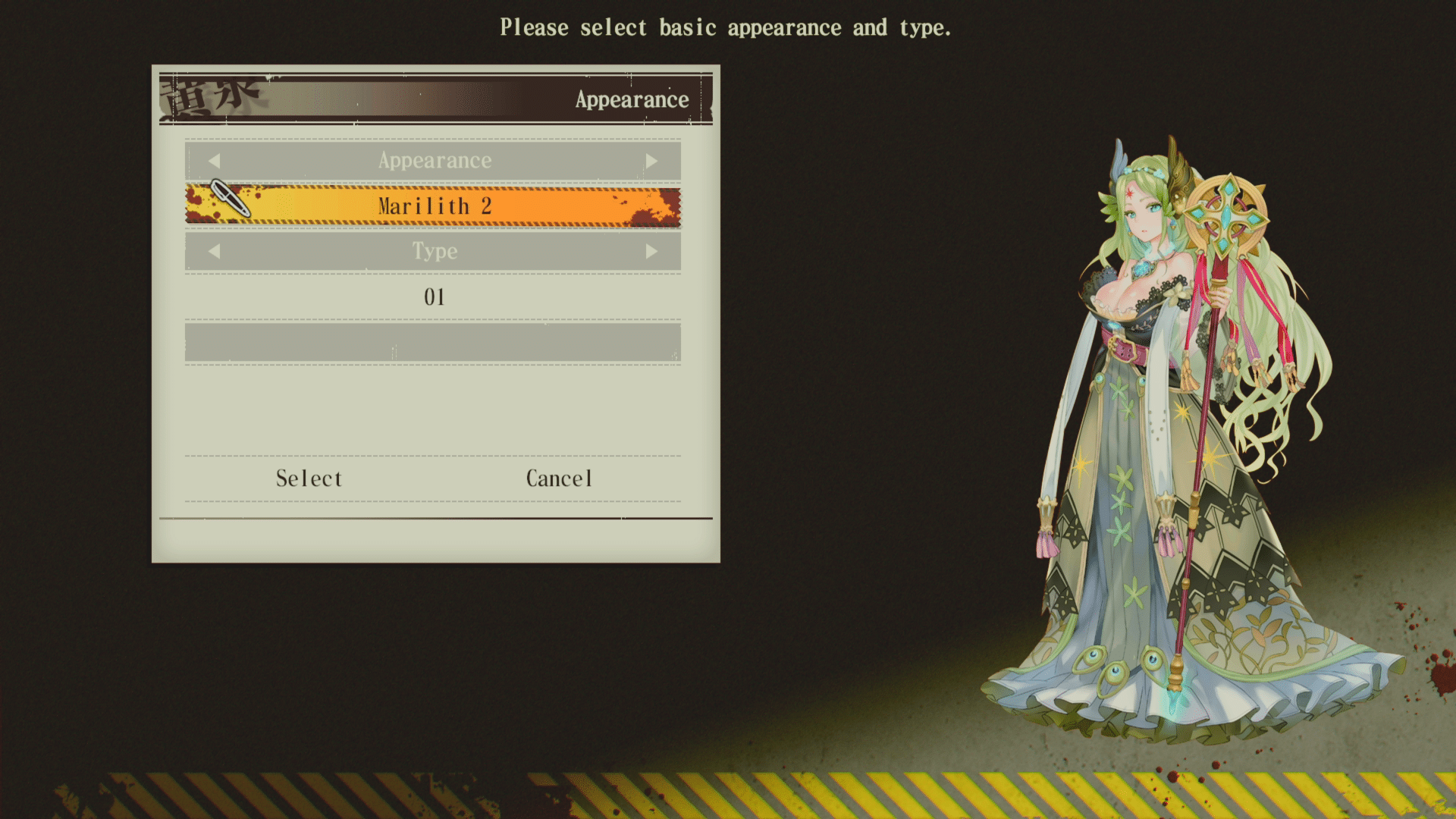Expand the empty option slot below Type
Screen dimensions: 1456x819
click(x=432, y=343)
